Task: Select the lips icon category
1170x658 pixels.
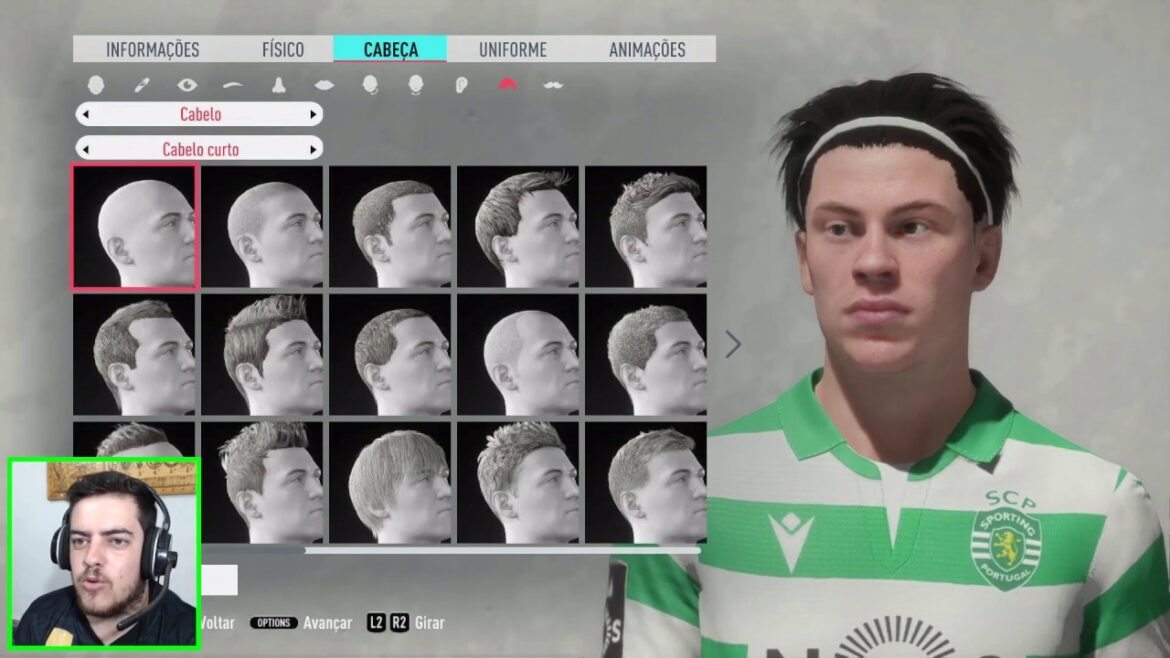Action: point(325,85)
